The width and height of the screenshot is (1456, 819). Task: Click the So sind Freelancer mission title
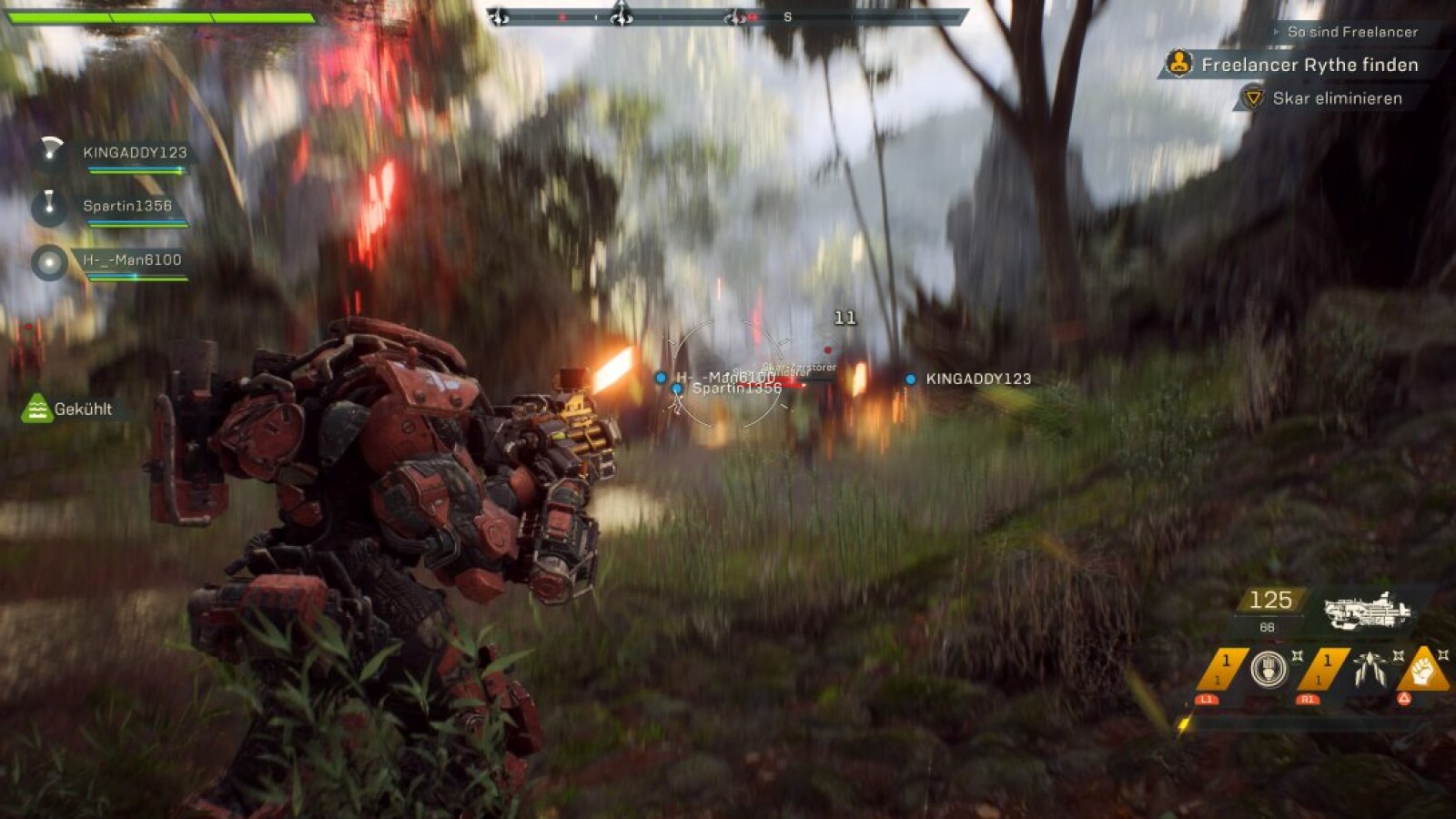1351,32
